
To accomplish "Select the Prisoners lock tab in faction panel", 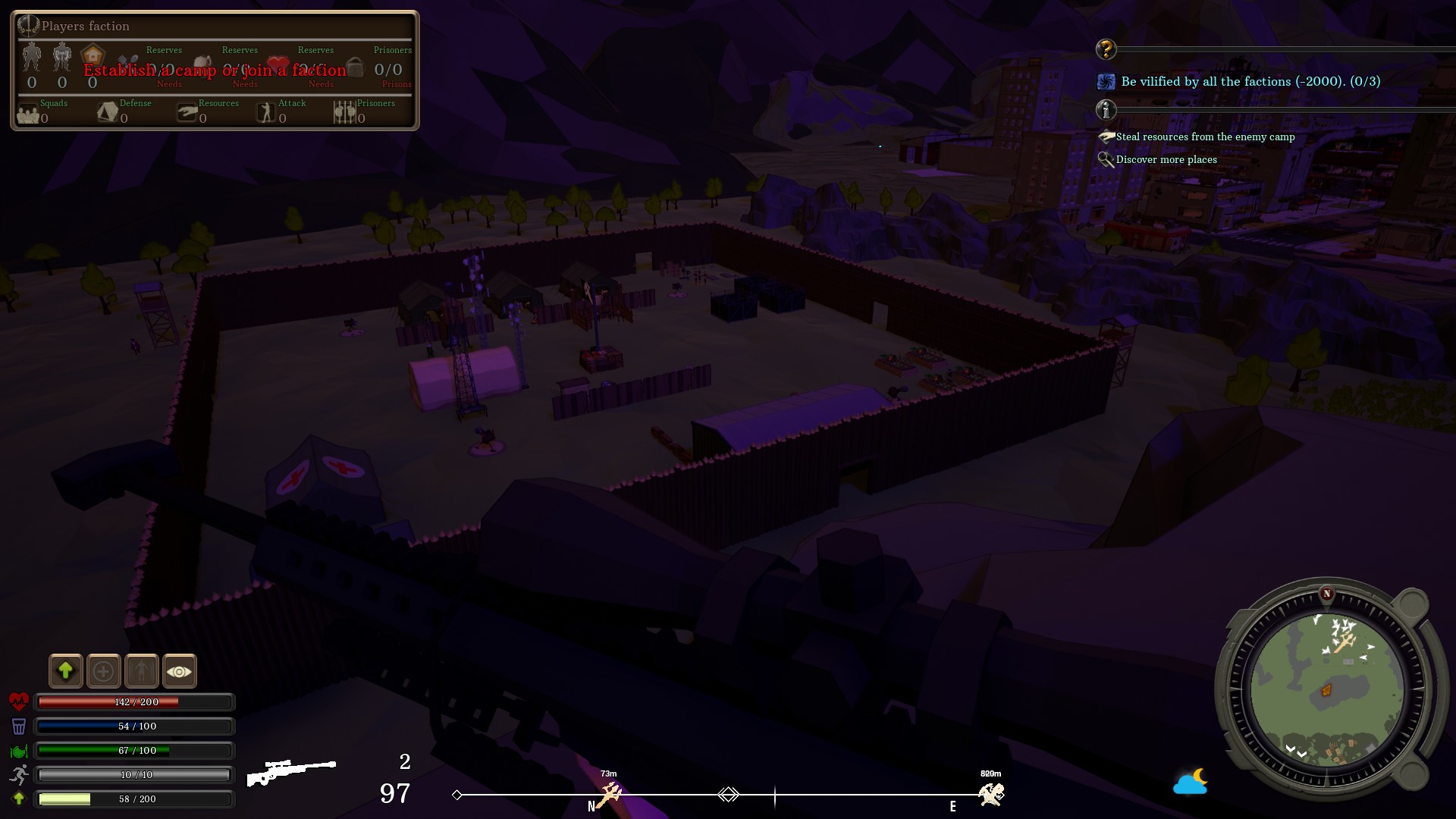I will tap(355, 69).
